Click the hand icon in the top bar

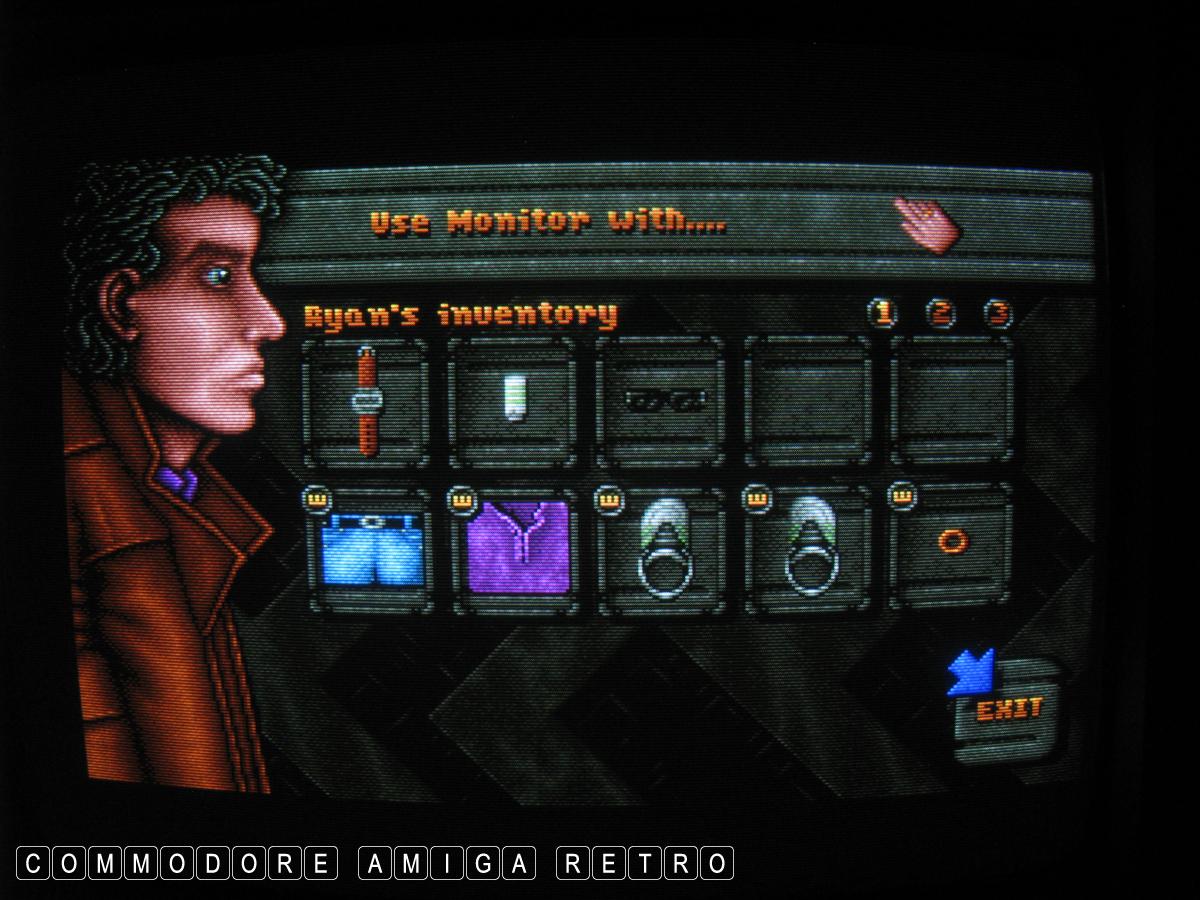(926, 222)
